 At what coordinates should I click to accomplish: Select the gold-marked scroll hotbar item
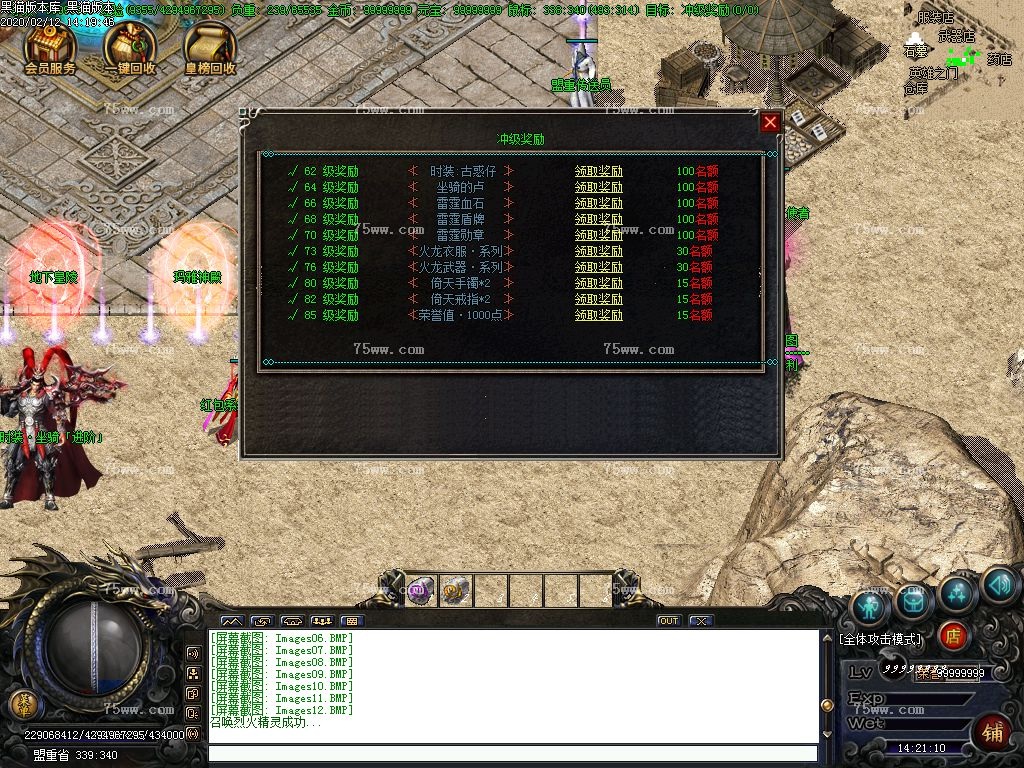click(x=456, y=591)
